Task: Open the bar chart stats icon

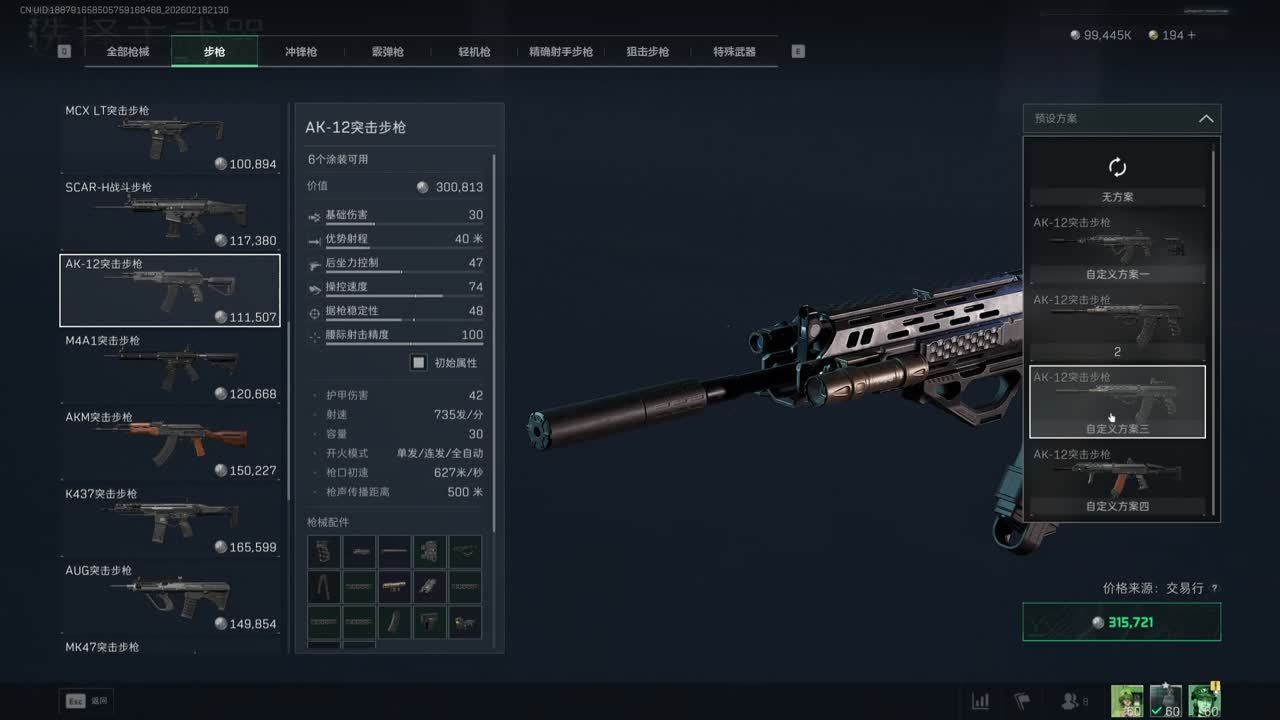Action: 981,701
